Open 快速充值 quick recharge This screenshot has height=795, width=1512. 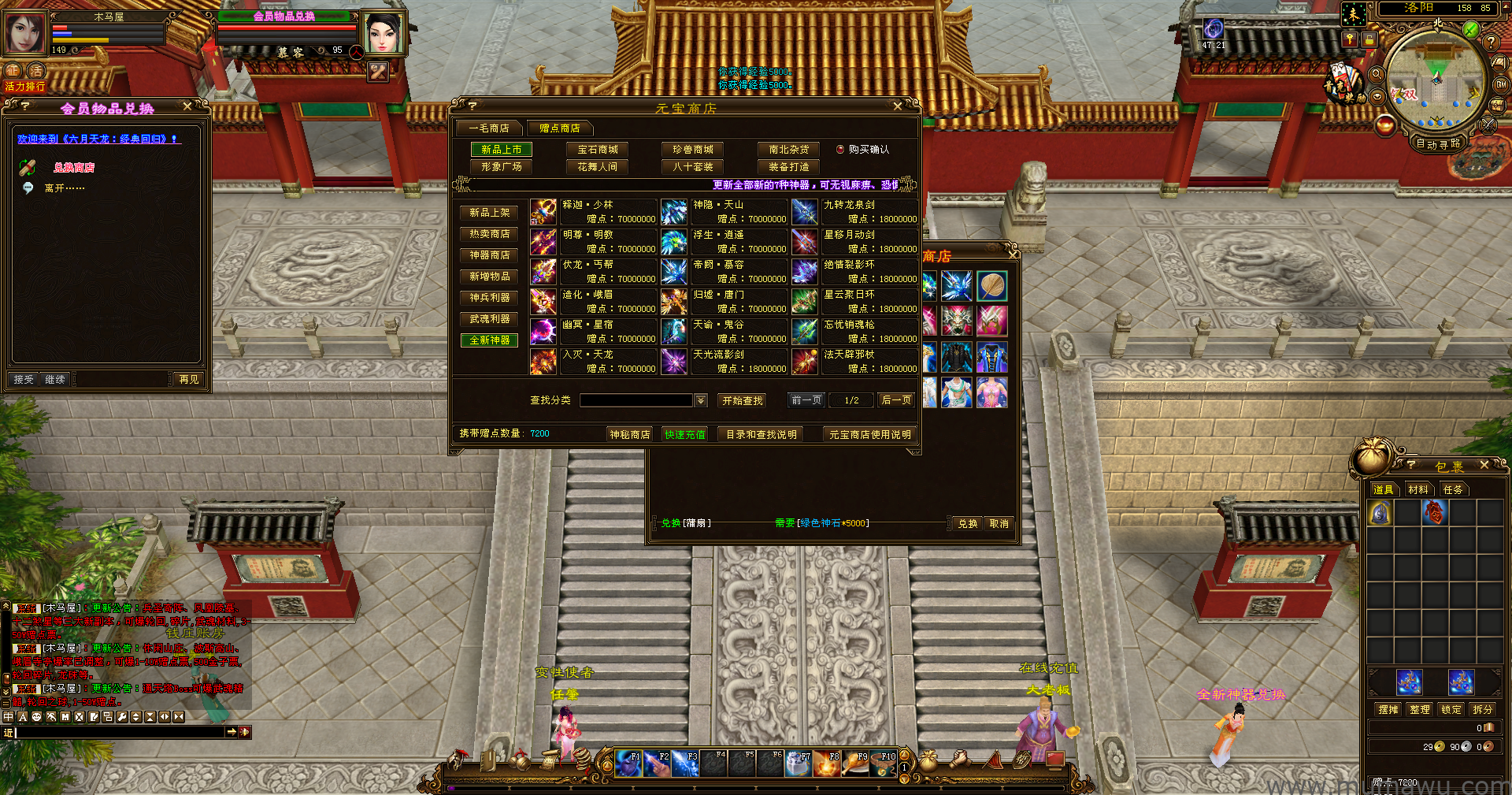(x=684, y=434)
